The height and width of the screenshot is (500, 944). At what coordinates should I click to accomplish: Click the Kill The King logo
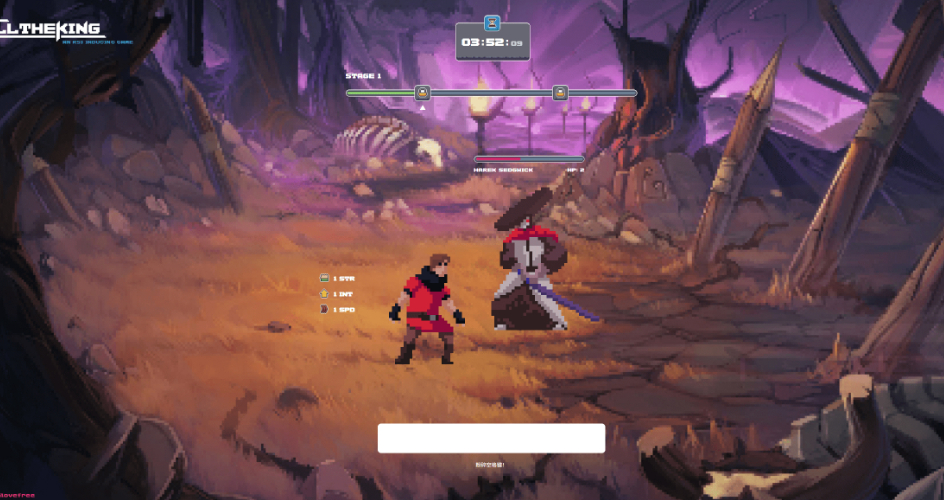(53, 32)
